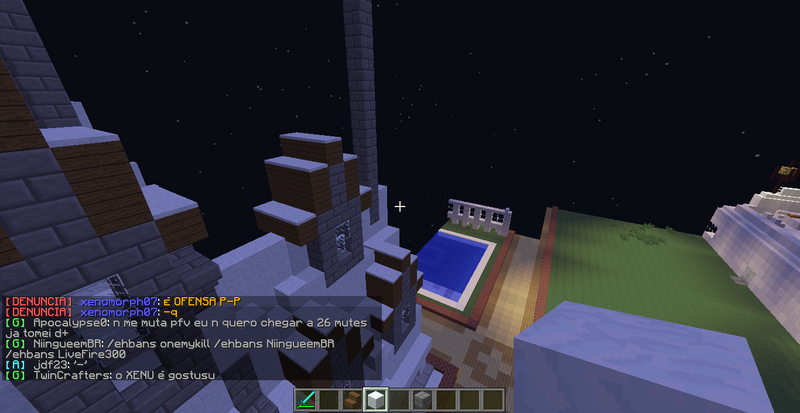800x413 pixels.
Task: Select the stone brick hotbar slot
Action: tap(422, 400)
